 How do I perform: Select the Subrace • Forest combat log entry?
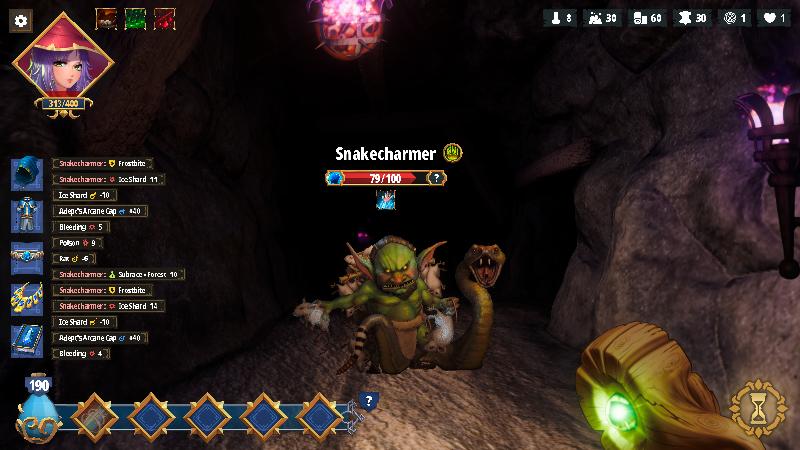tap(120, 274)
